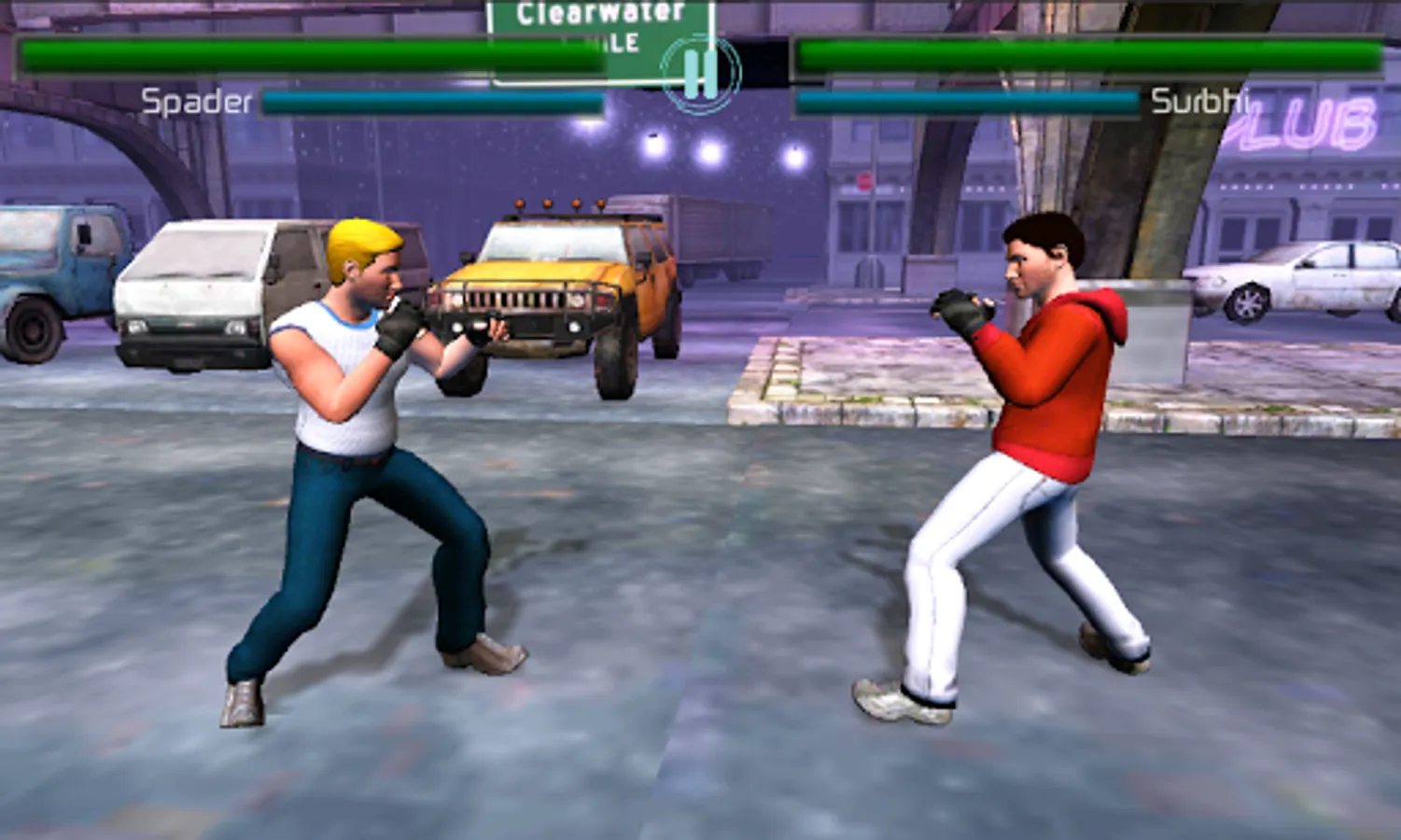Click the white sedan on the right side

click(1307, 280)
